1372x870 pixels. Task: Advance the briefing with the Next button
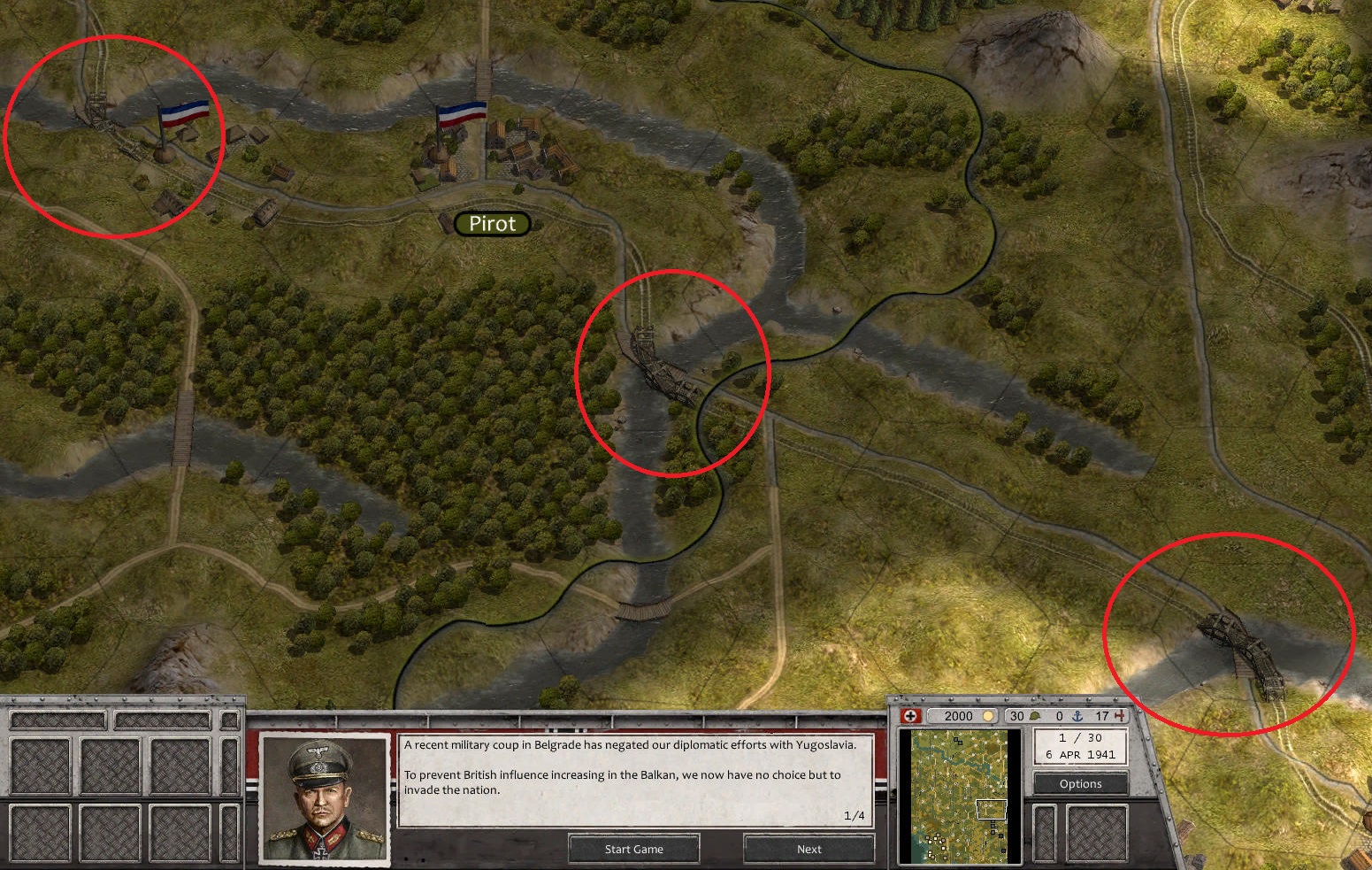(809, 848)
